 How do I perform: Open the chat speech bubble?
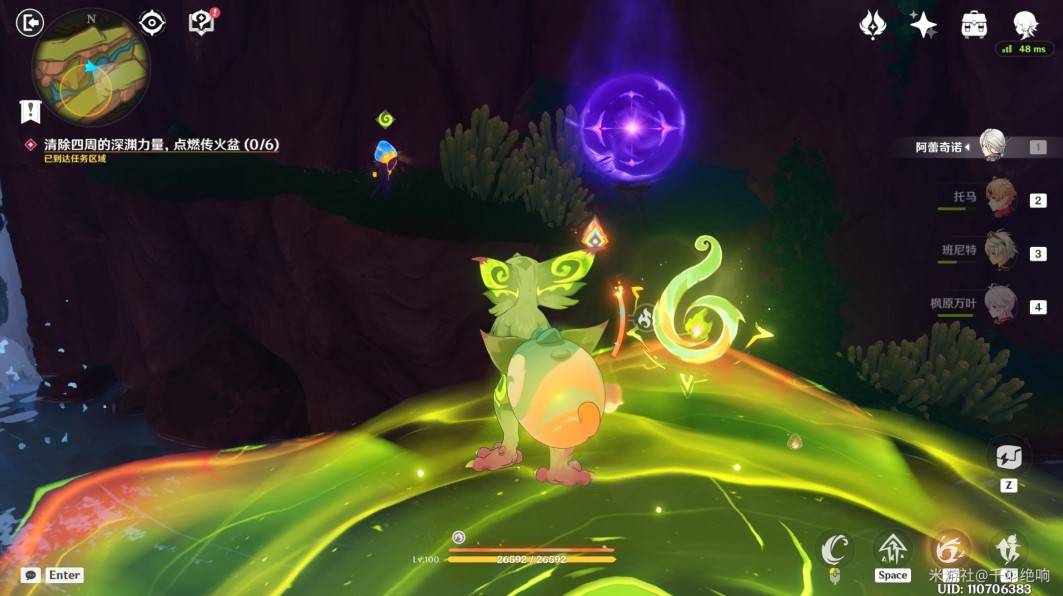pyautogui.click(x=31, y=575)
